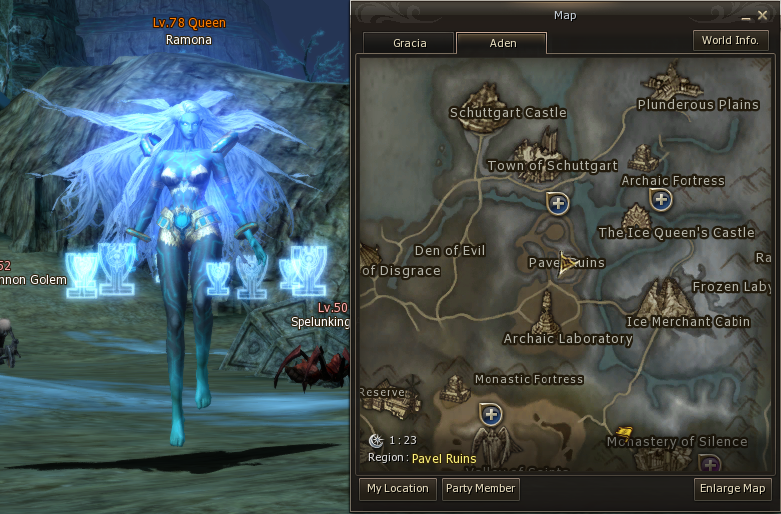The height and width of the screenshot is (514, 781).
Task: Toggle Party Member display on map
Action: pyautogui.click(x=480, y=488)
